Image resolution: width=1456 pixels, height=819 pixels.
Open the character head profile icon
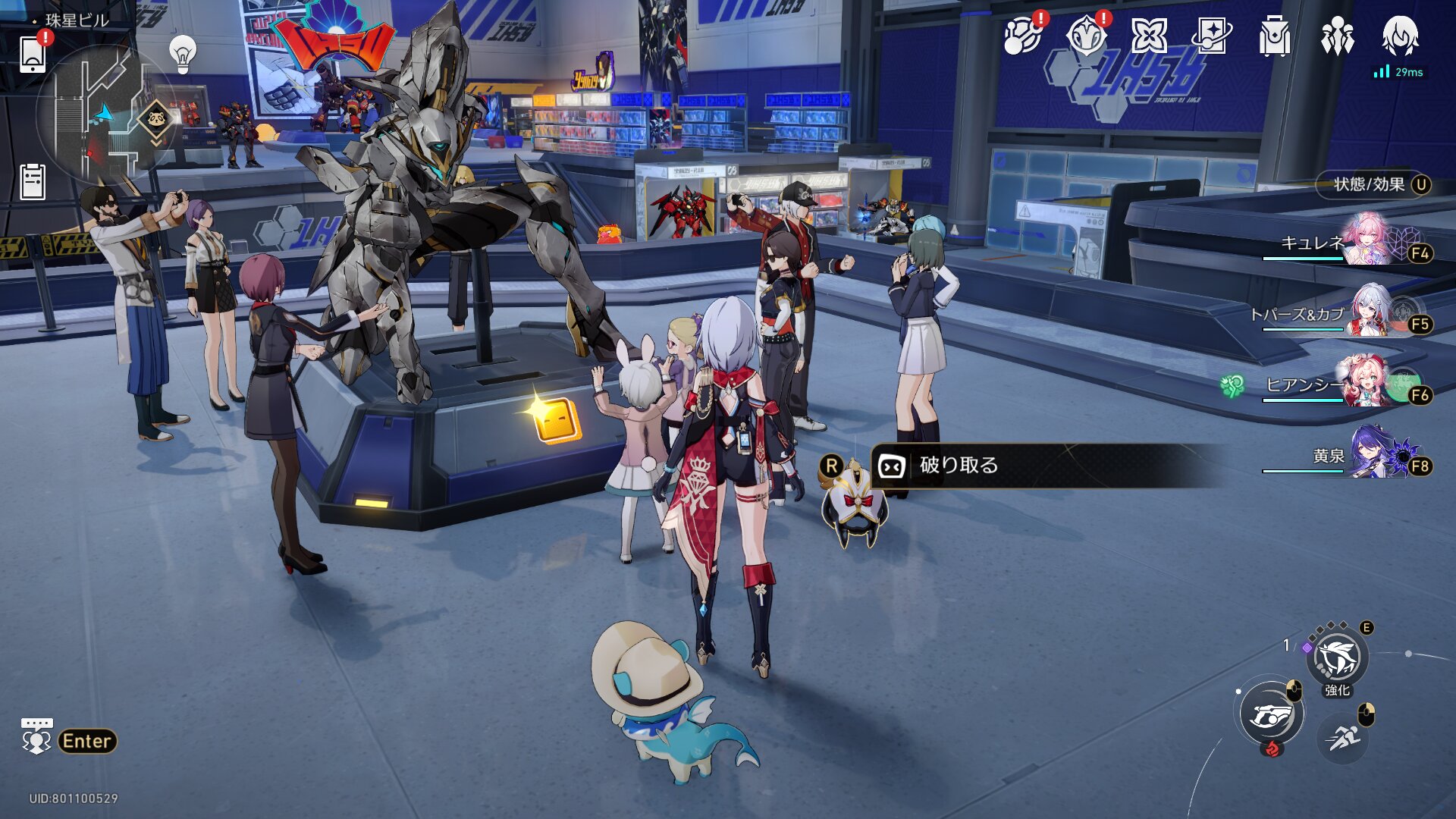pos(1400,36)
